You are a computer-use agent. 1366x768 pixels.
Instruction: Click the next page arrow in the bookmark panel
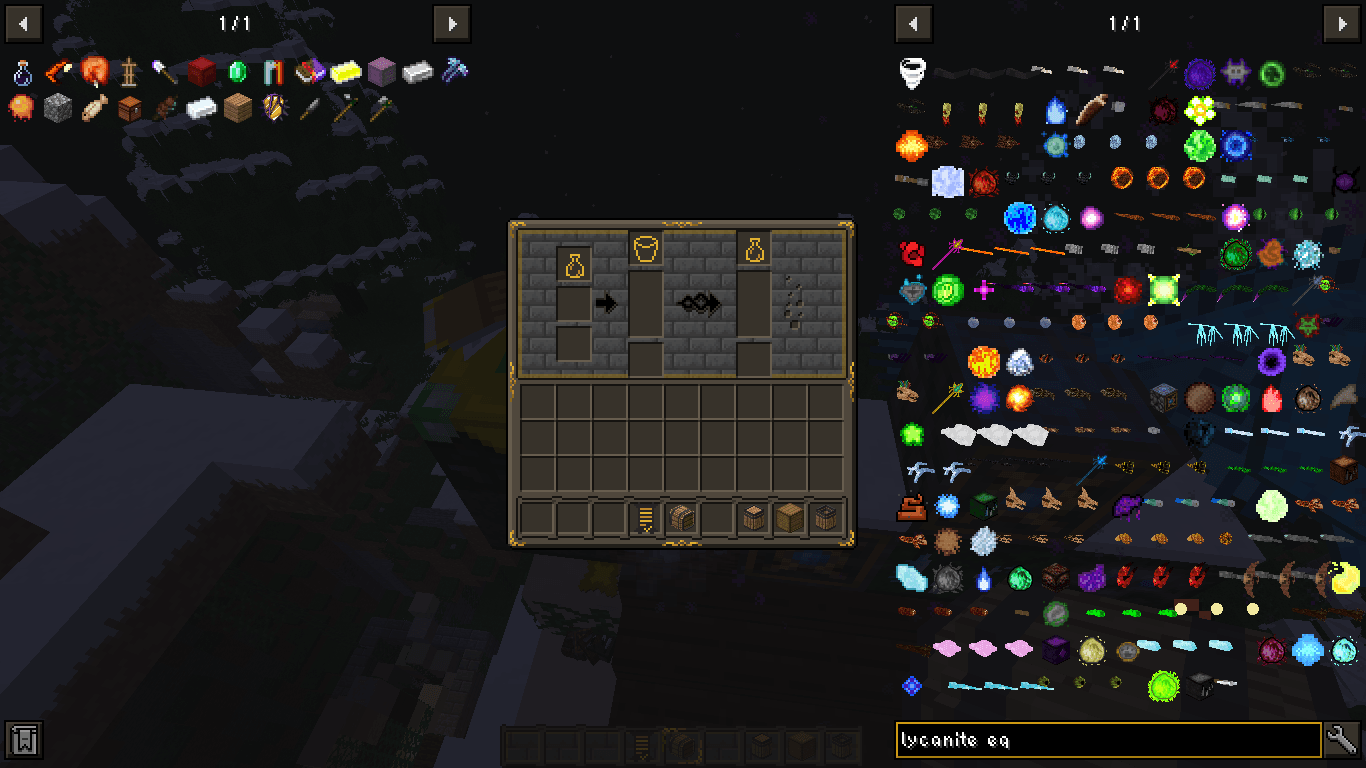click(x=451, y=23)
